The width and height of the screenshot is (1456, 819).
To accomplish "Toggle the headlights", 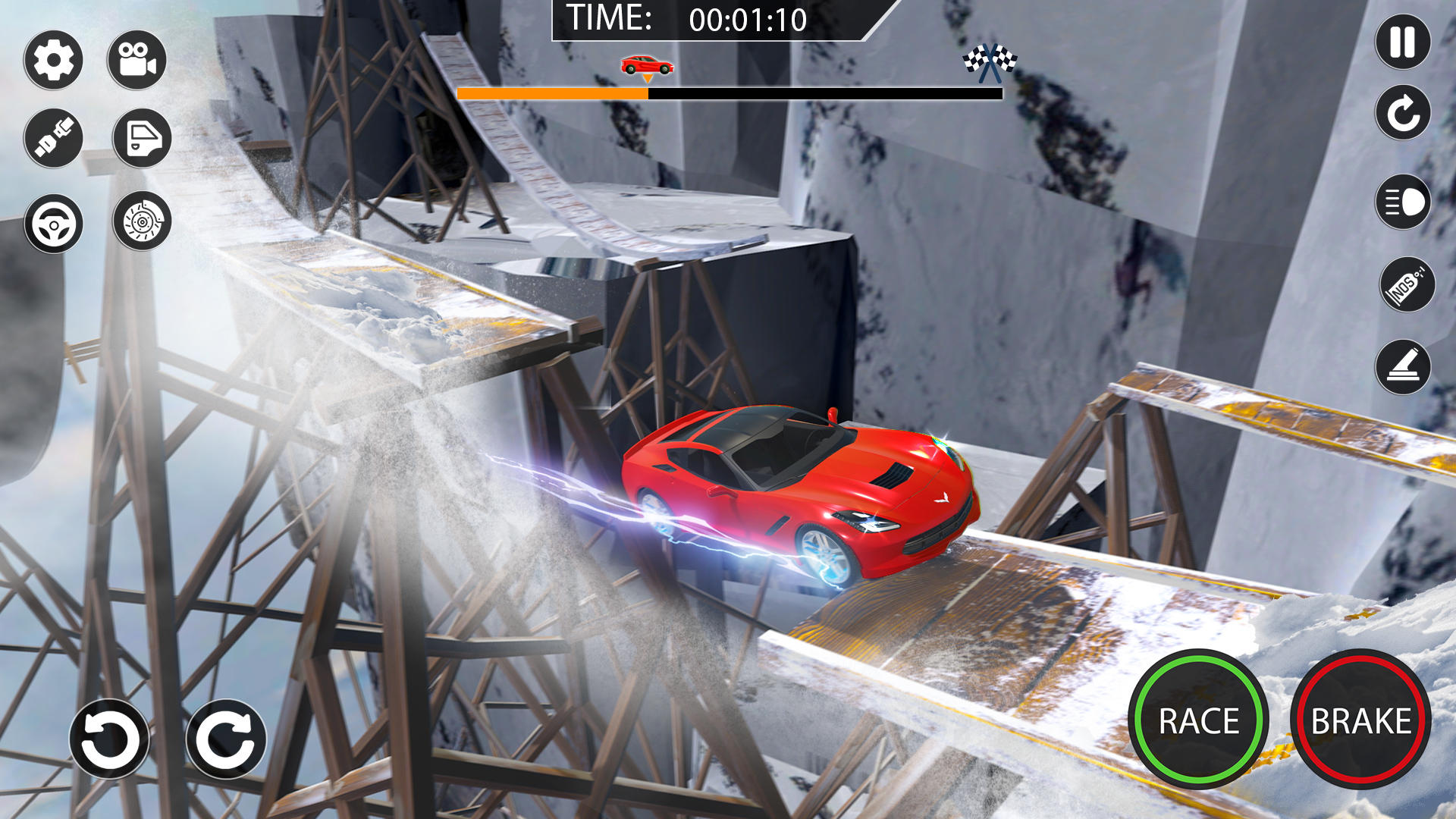I will pyautogui.click(x=1403, y=204).
